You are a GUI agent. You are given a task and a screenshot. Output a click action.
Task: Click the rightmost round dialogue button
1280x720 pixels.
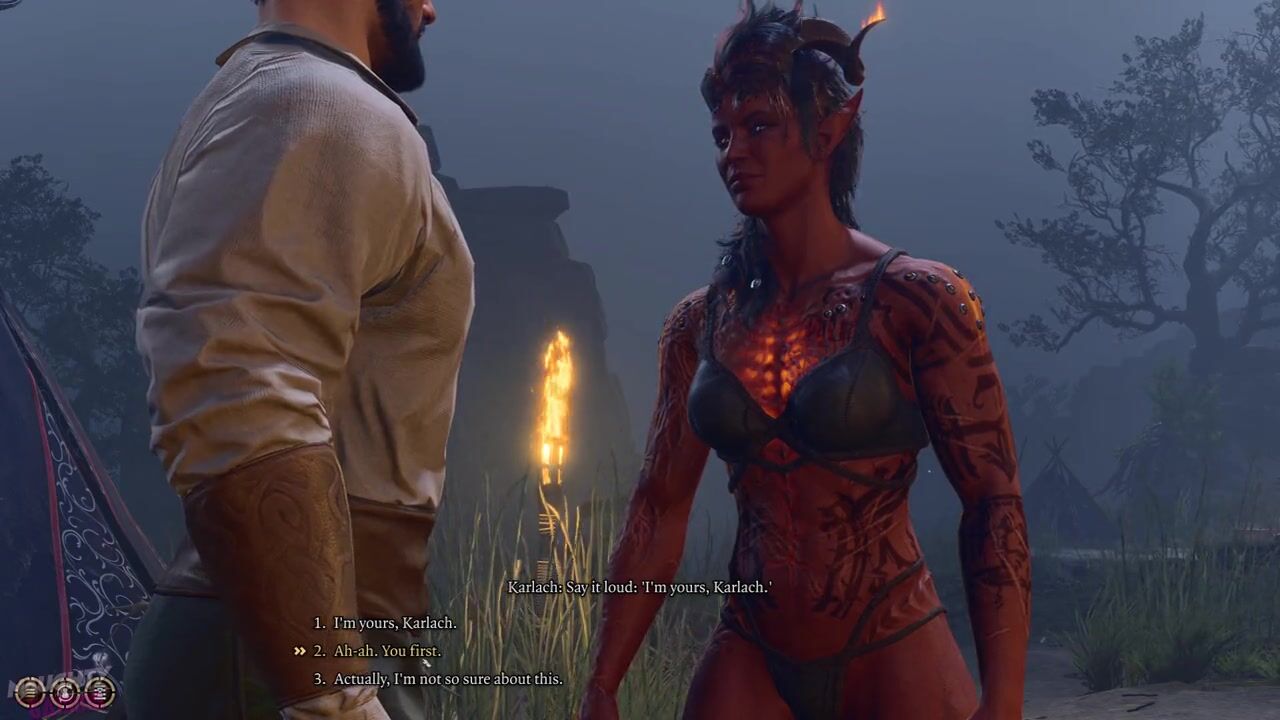point(99,690)
